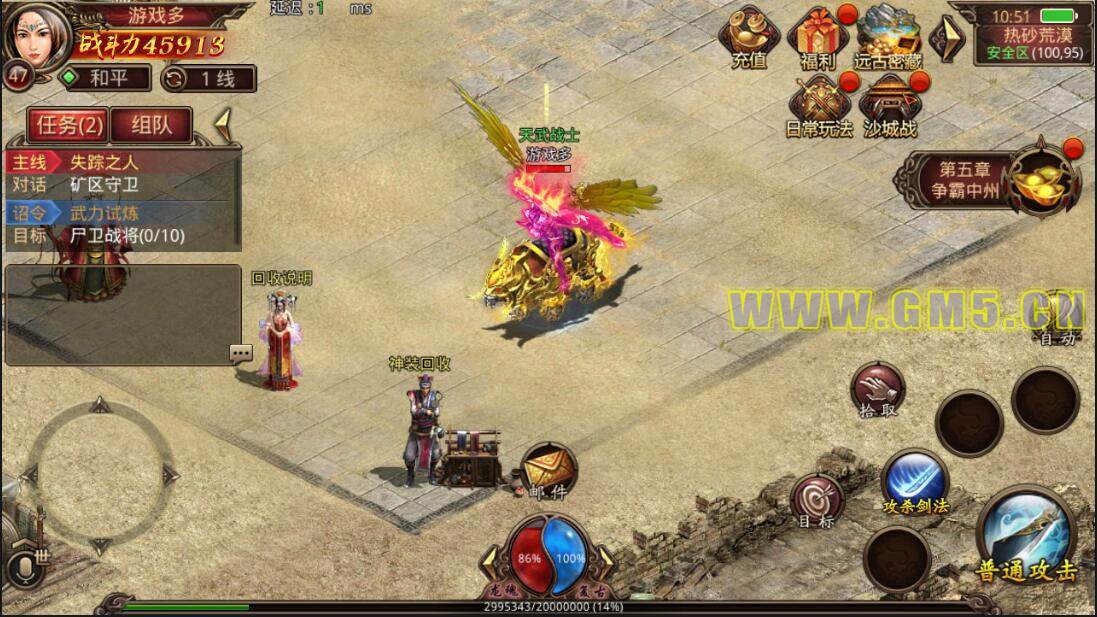Open the player portrait character sheet
This screenshot has width=1097, height=617.
click(x=38, y=36)
